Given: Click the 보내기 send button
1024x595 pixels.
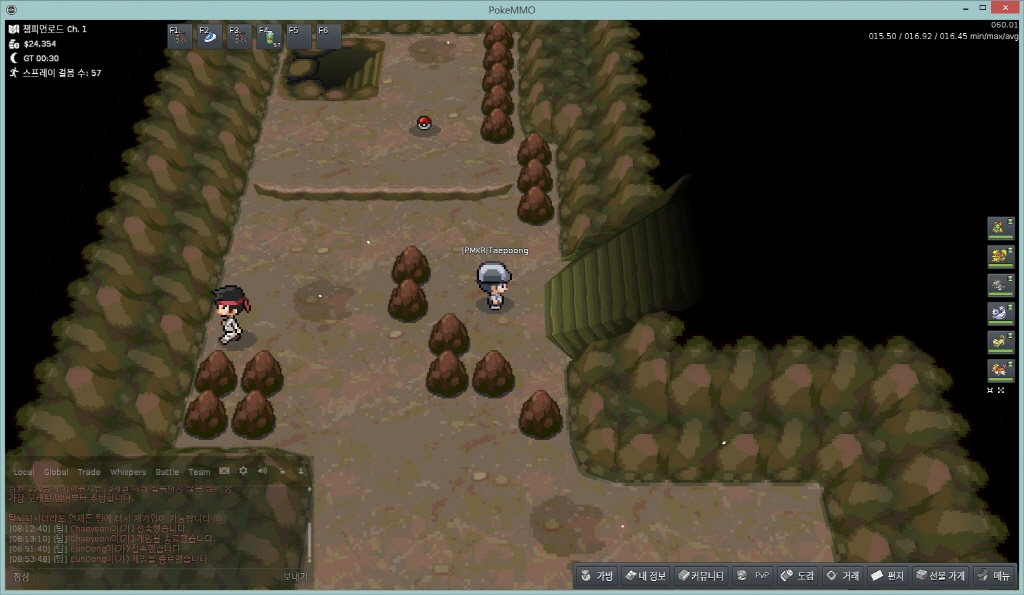Looking at the screenshot, I should coord(294,576).
